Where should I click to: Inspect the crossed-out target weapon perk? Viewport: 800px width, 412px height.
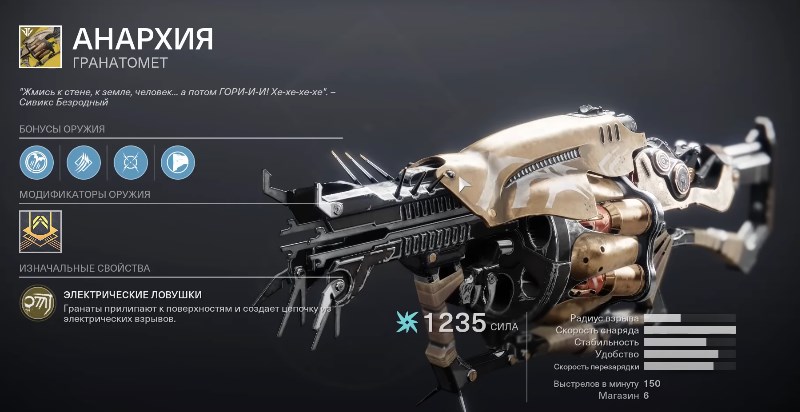131,162
